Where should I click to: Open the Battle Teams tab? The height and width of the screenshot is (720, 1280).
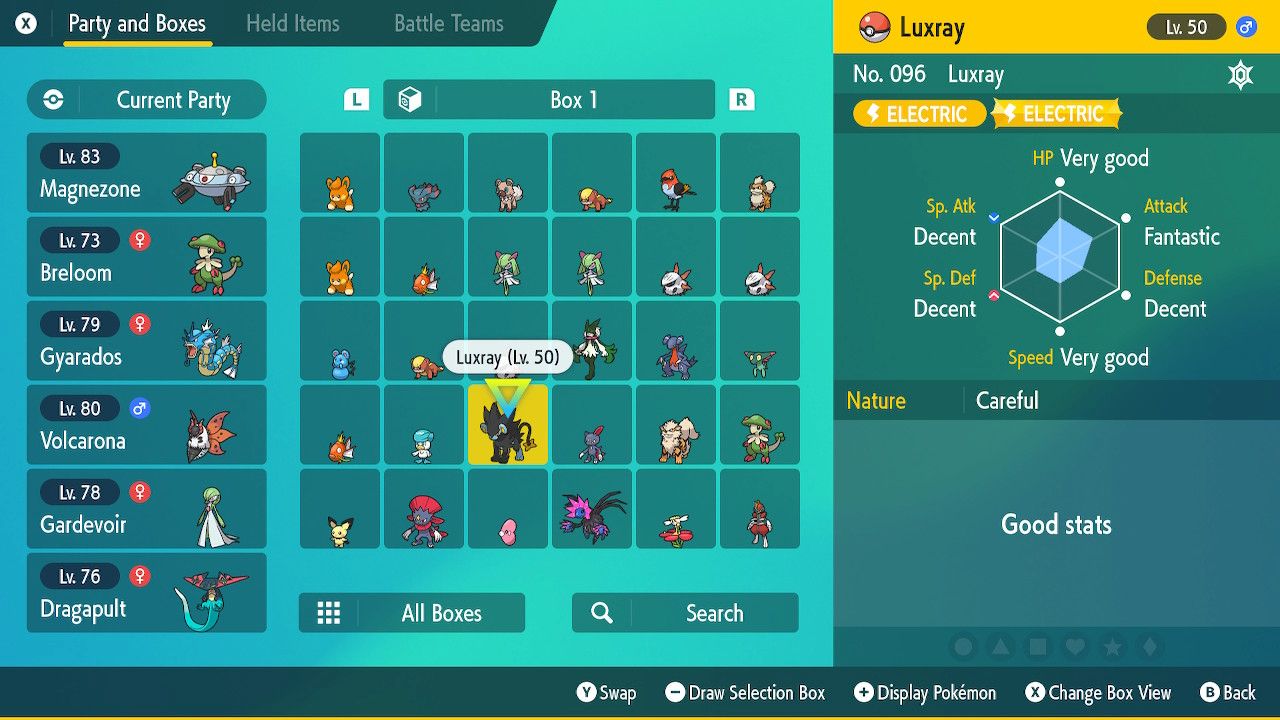[447, 23]
